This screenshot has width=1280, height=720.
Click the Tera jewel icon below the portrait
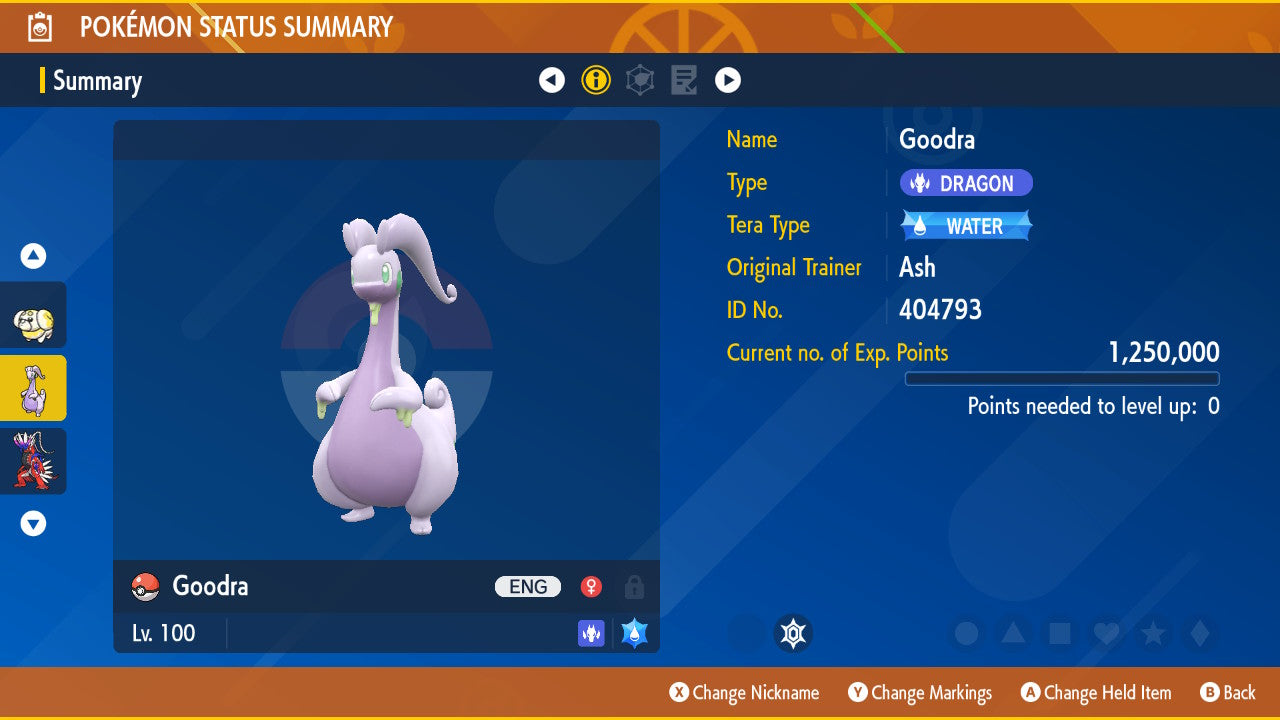click(794, 633)
